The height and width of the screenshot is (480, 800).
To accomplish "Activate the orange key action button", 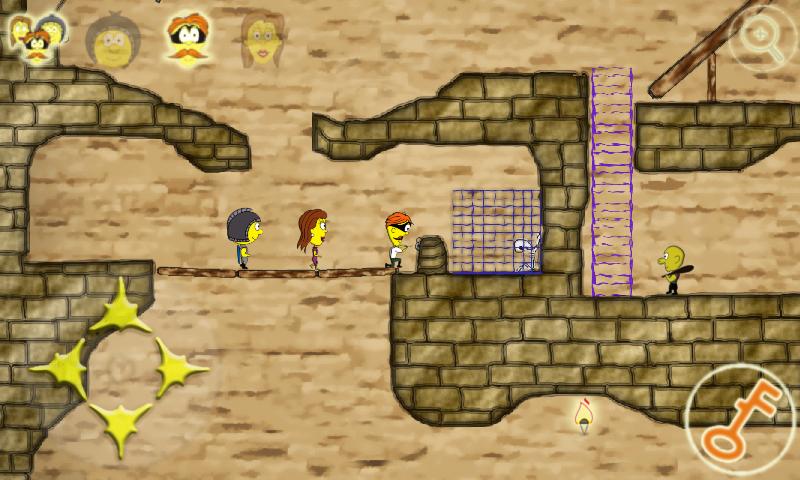I will (x=740, y=418).
